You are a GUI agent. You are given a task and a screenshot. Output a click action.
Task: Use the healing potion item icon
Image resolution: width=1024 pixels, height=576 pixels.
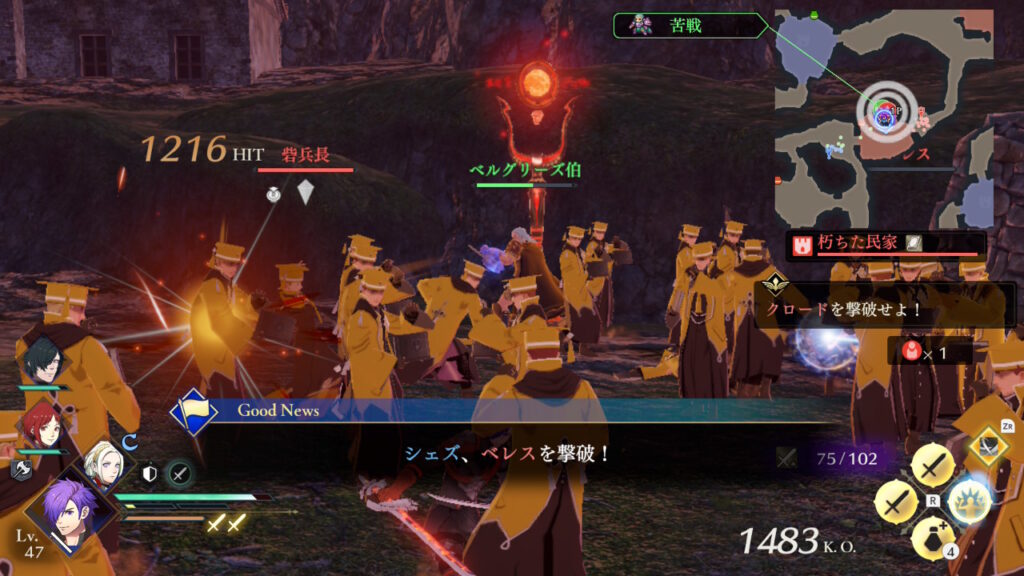pos(933,540)
